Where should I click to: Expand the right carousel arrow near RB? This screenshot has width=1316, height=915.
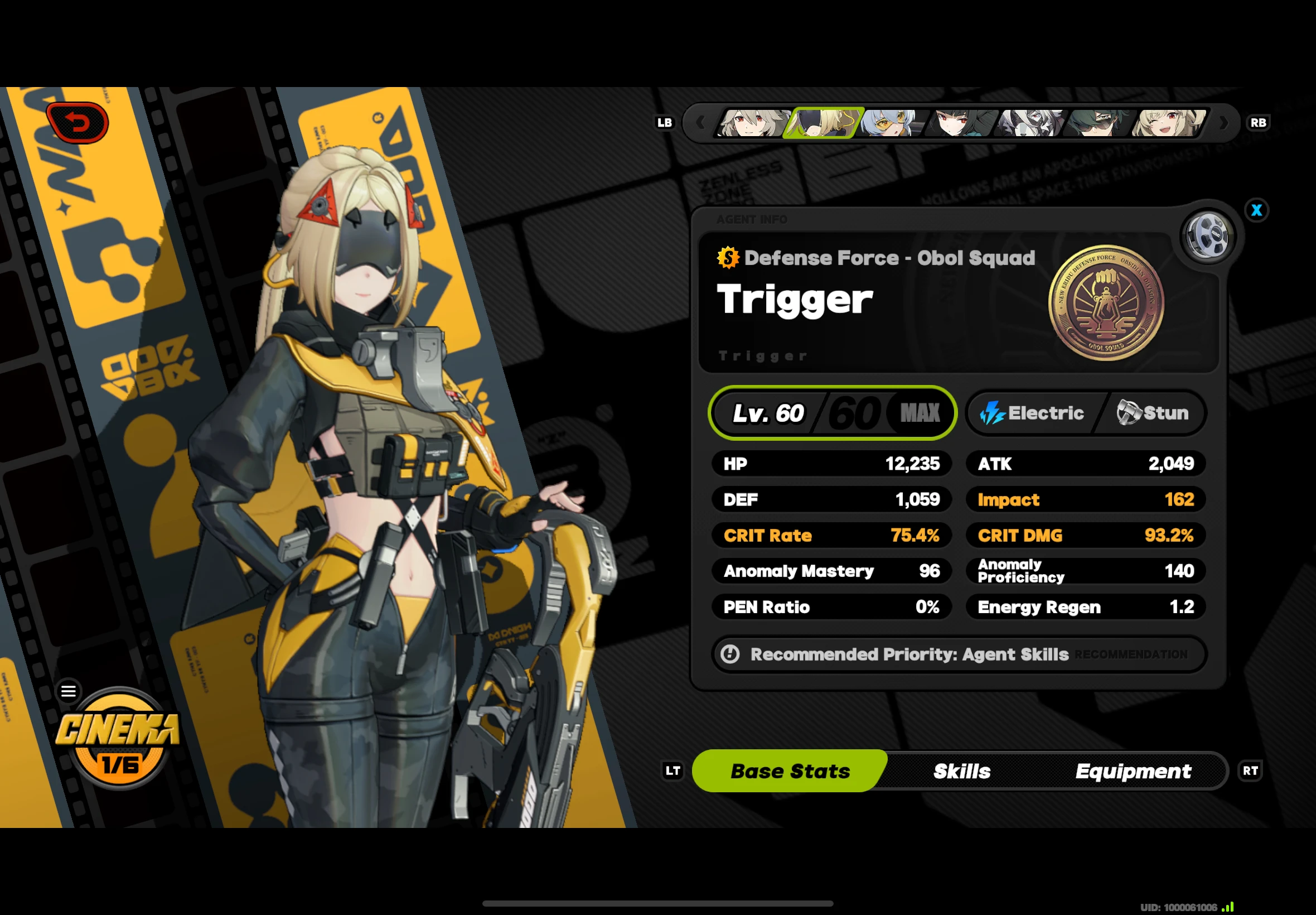1225,123
